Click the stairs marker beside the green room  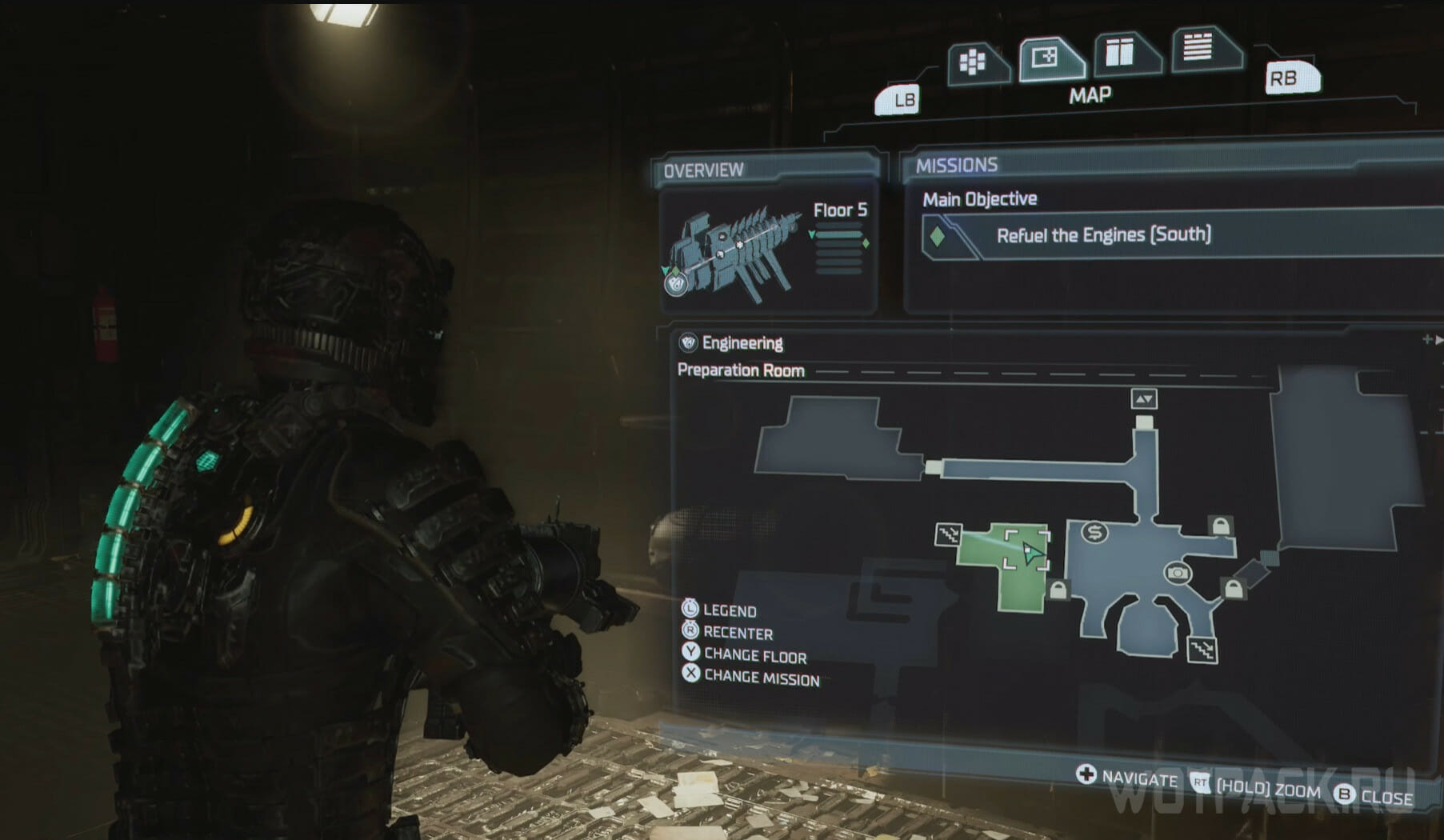pyautogui.click(x=948, y=534)
